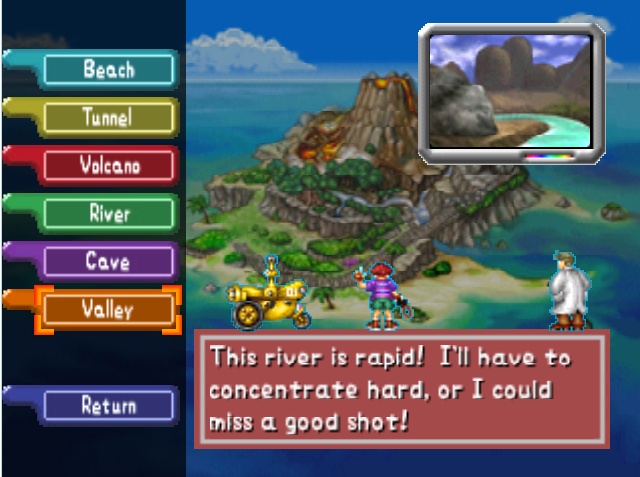
Task: Pick the Volcano course
Action: coord(108,166)
